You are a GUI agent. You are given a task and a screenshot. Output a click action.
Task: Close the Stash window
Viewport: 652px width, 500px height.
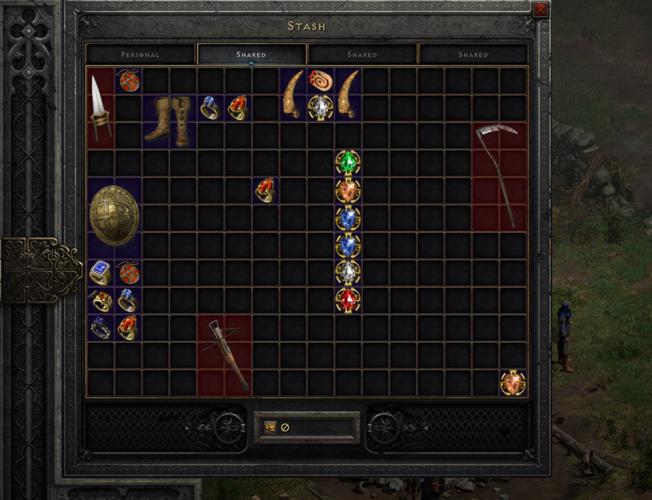[x=540, y=9]
